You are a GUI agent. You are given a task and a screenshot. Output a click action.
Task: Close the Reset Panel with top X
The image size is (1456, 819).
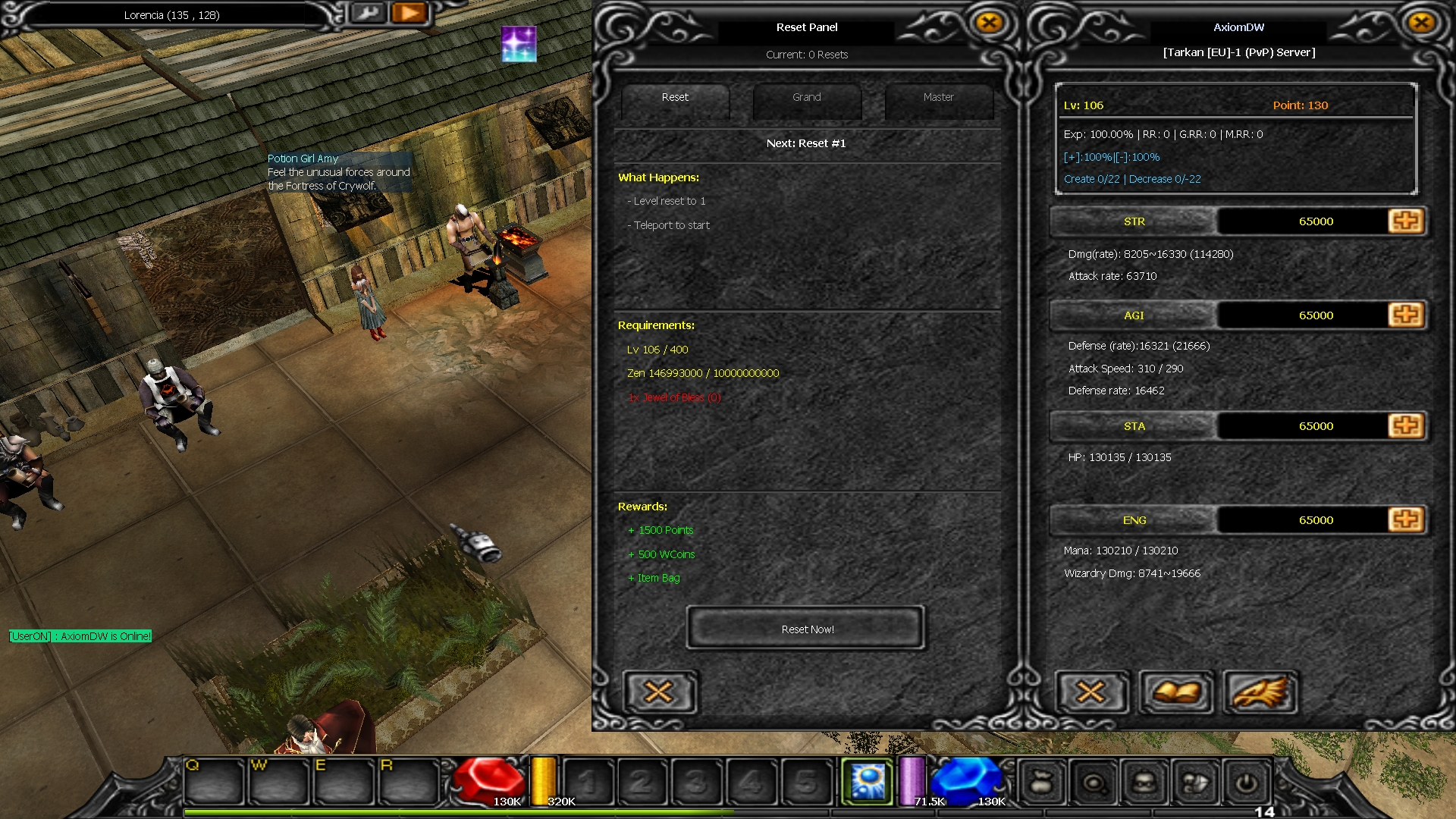[x=989, y=23]
